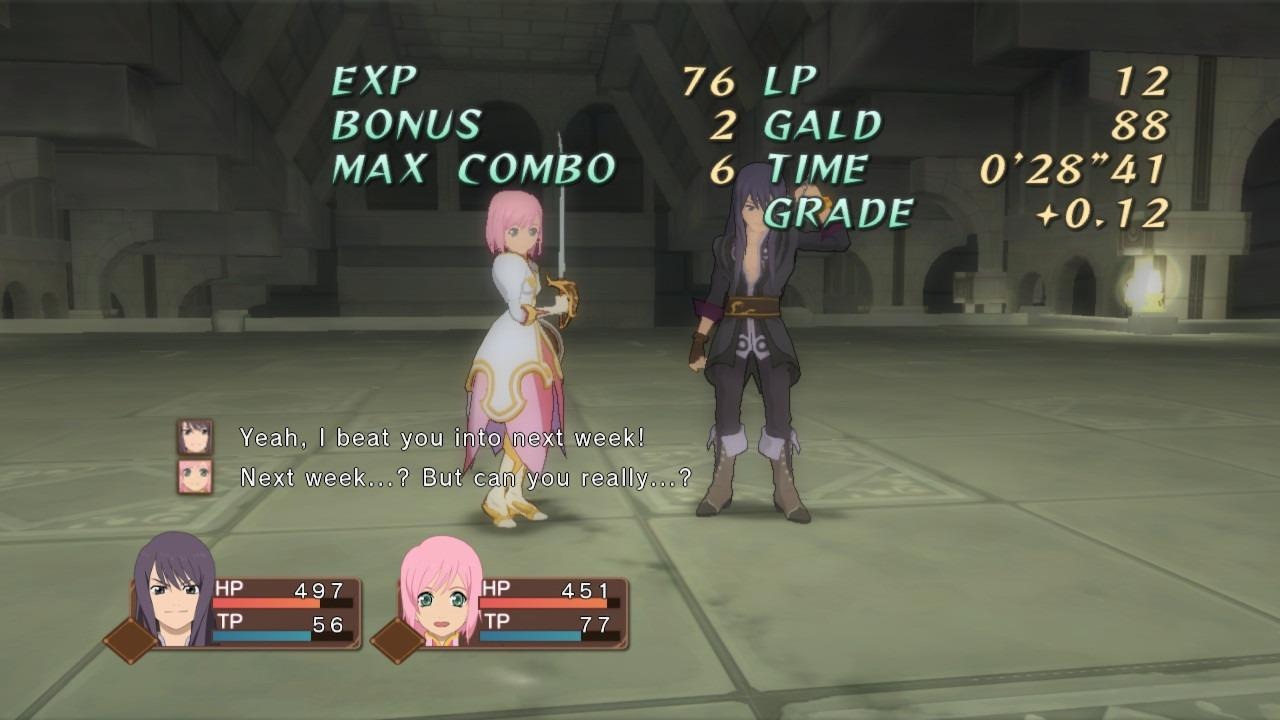Select Estelle's pink-haired party portrait

click(x=441, y=594)
